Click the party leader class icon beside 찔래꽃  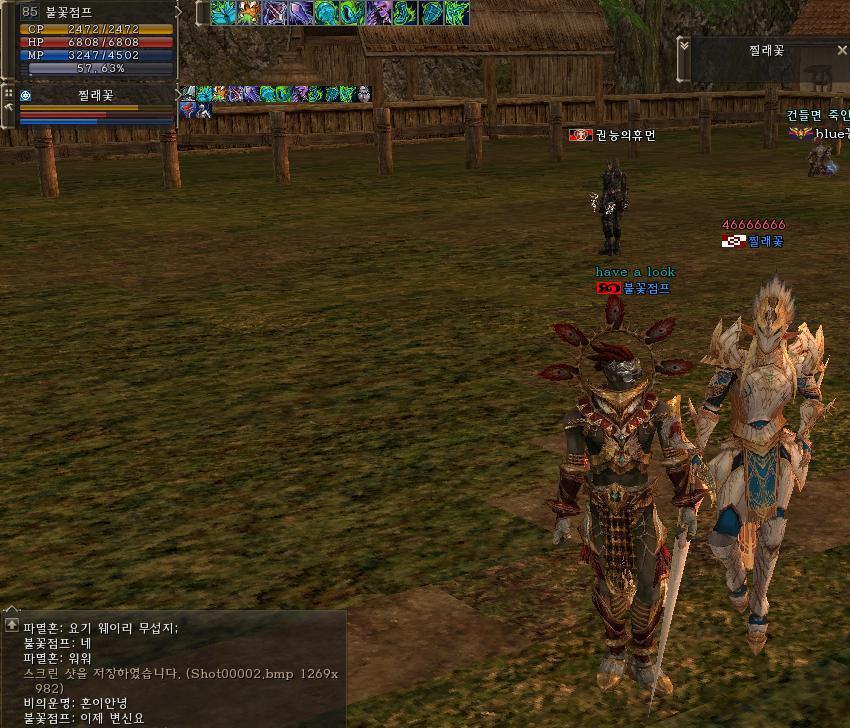(x=26, y=96)
